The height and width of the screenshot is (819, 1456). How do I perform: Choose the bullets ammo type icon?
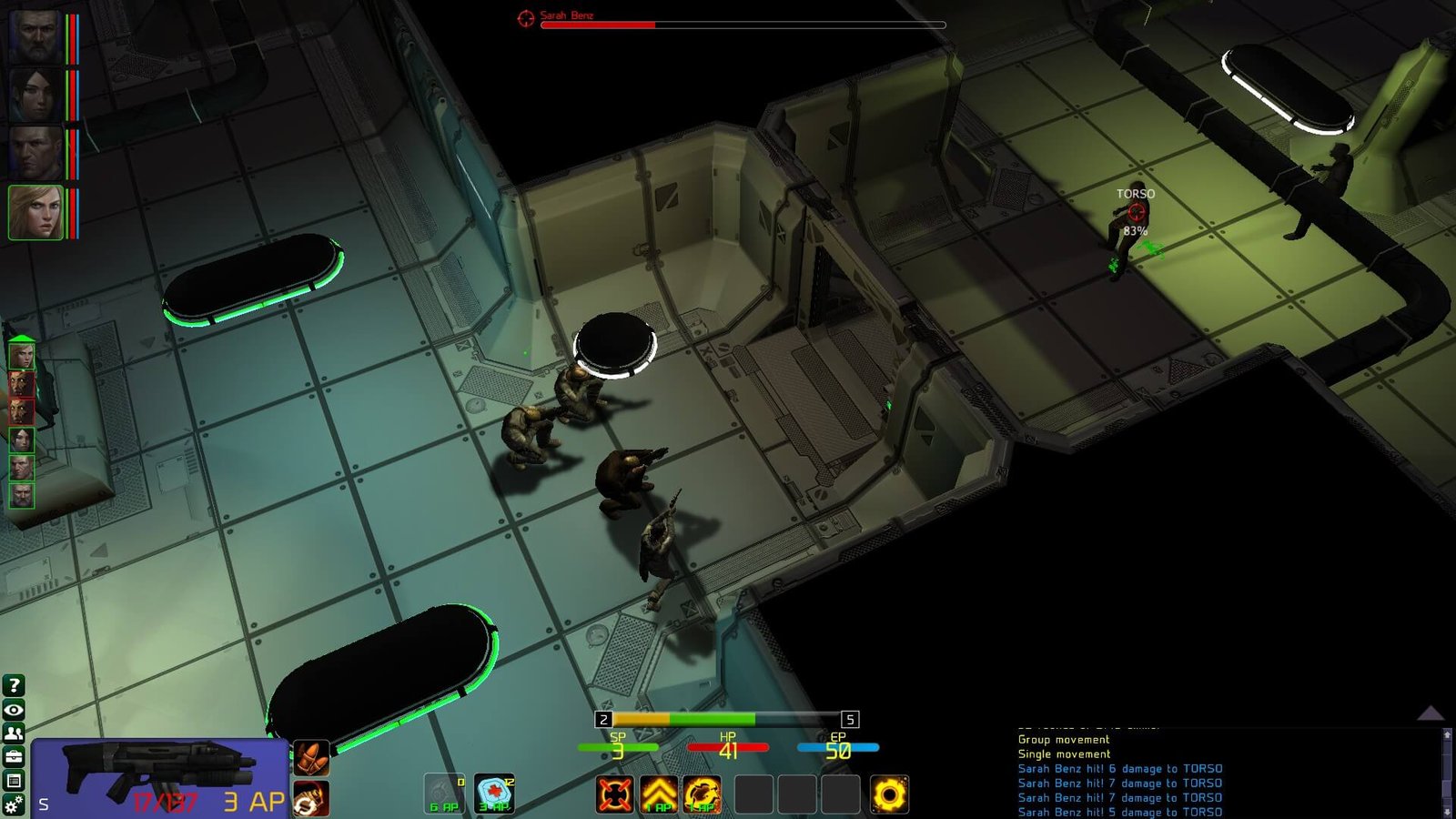(311, 757)
